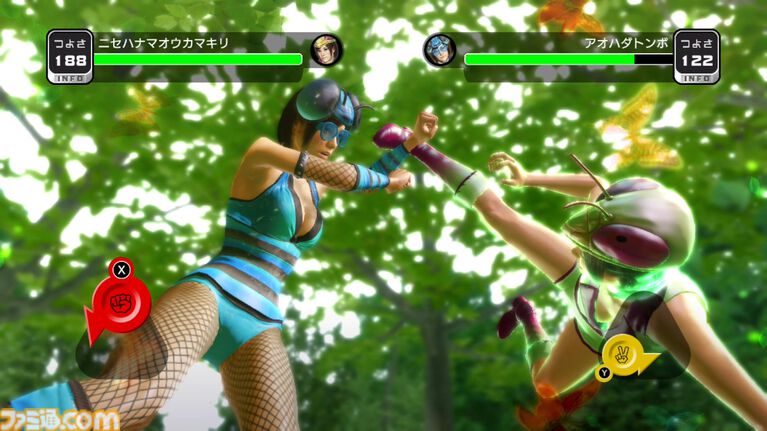767x431 pixels.
Task: Click the left fighter's blonde portrait icon
Action: click(x=325, y=50)
